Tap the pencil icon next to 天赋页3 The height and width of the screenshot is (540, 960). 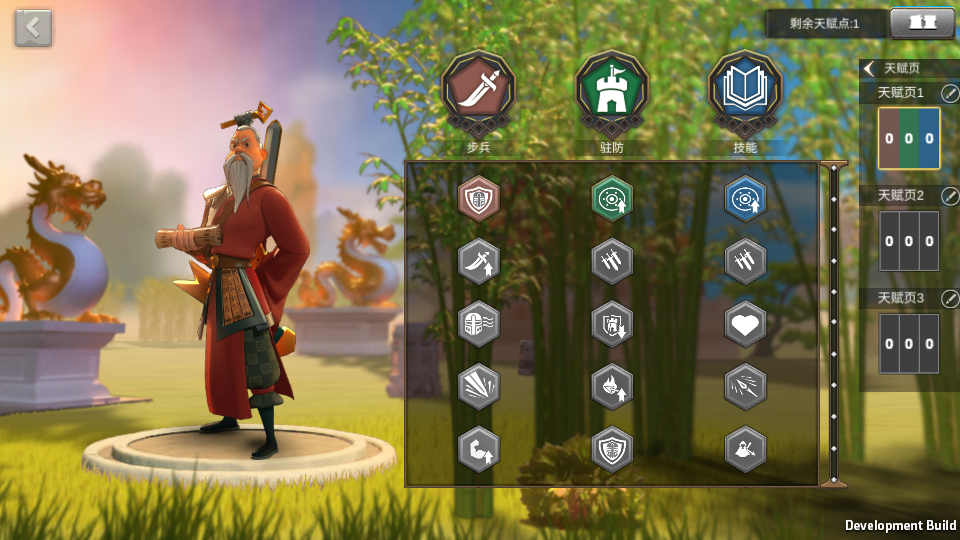(949, 298)
